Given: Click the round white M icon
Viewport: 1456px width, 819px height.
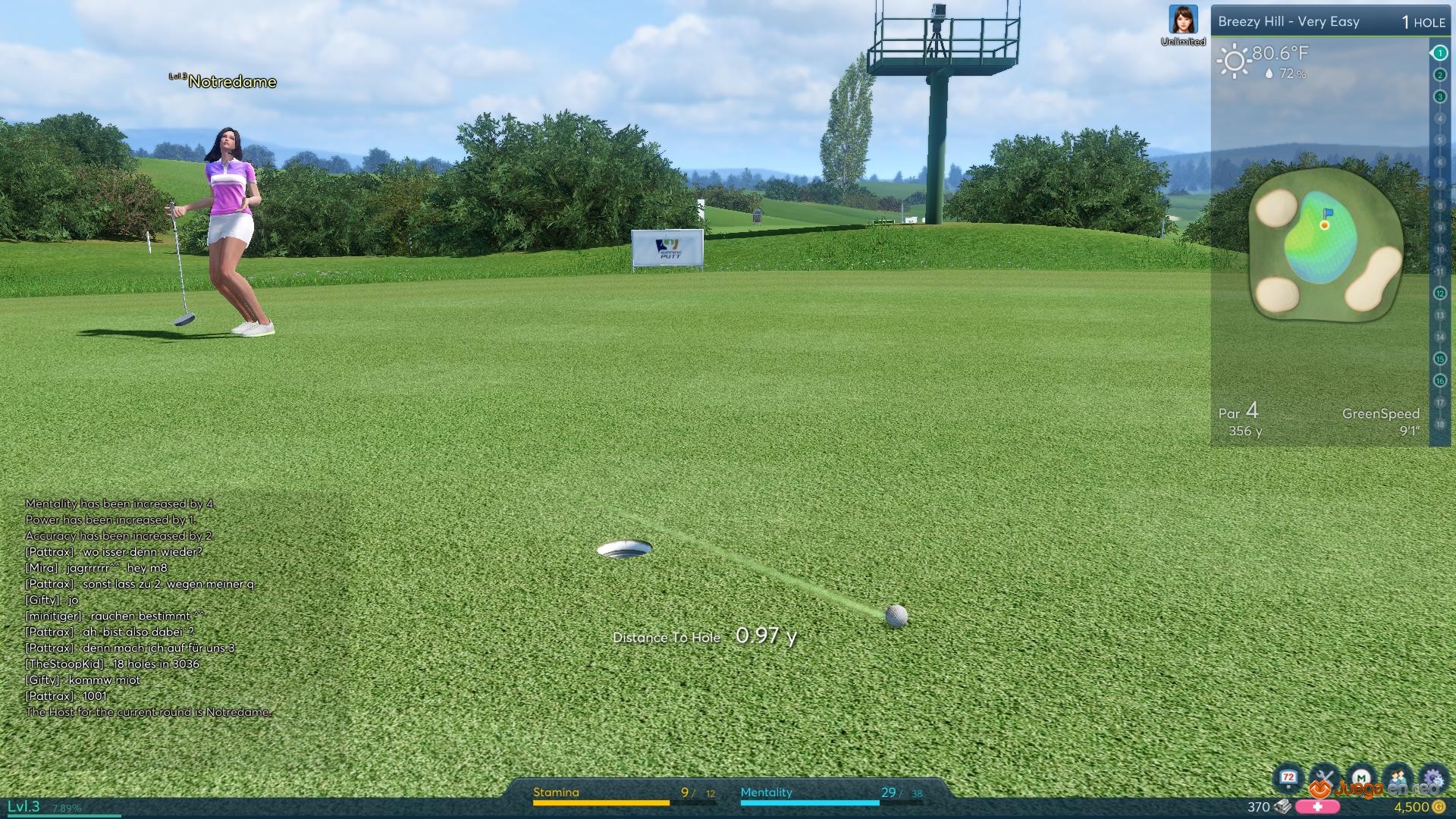Looking at the screenshot, I should click(x=1361, y=778).
